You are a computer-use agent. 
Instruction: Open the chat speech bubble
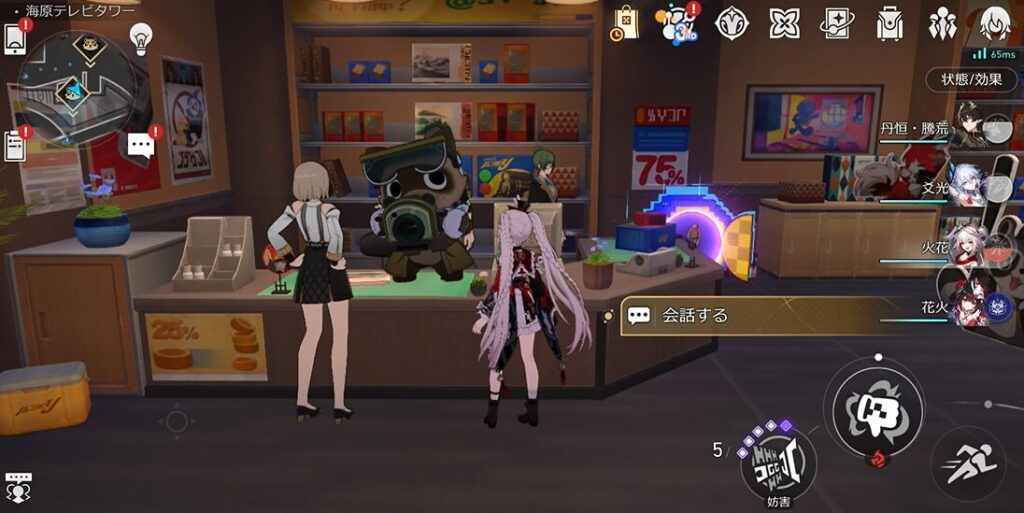[141, 145]
